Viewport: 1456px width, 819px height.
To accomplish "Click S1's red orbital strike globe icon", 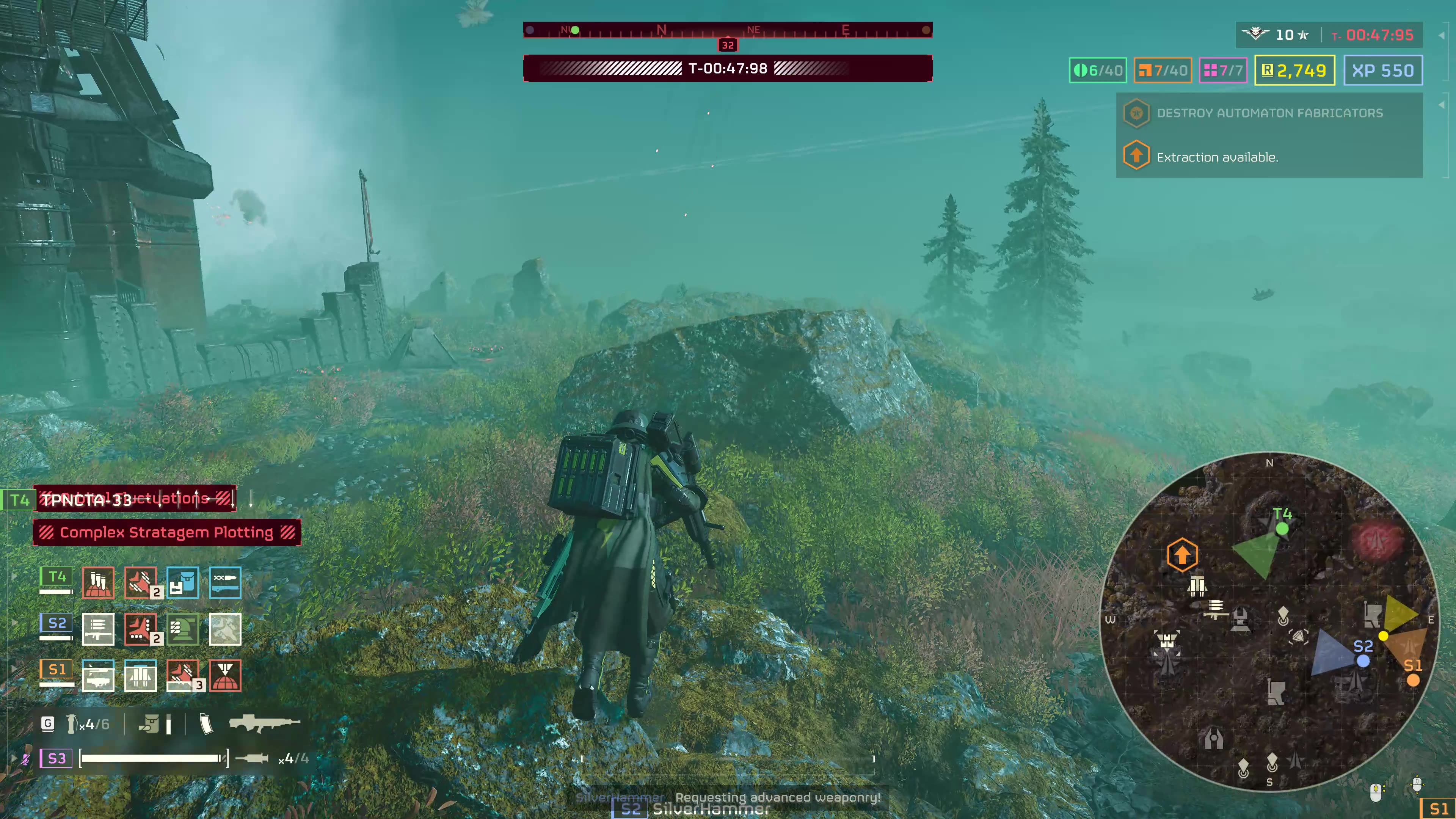I will [x=225, y=675].
